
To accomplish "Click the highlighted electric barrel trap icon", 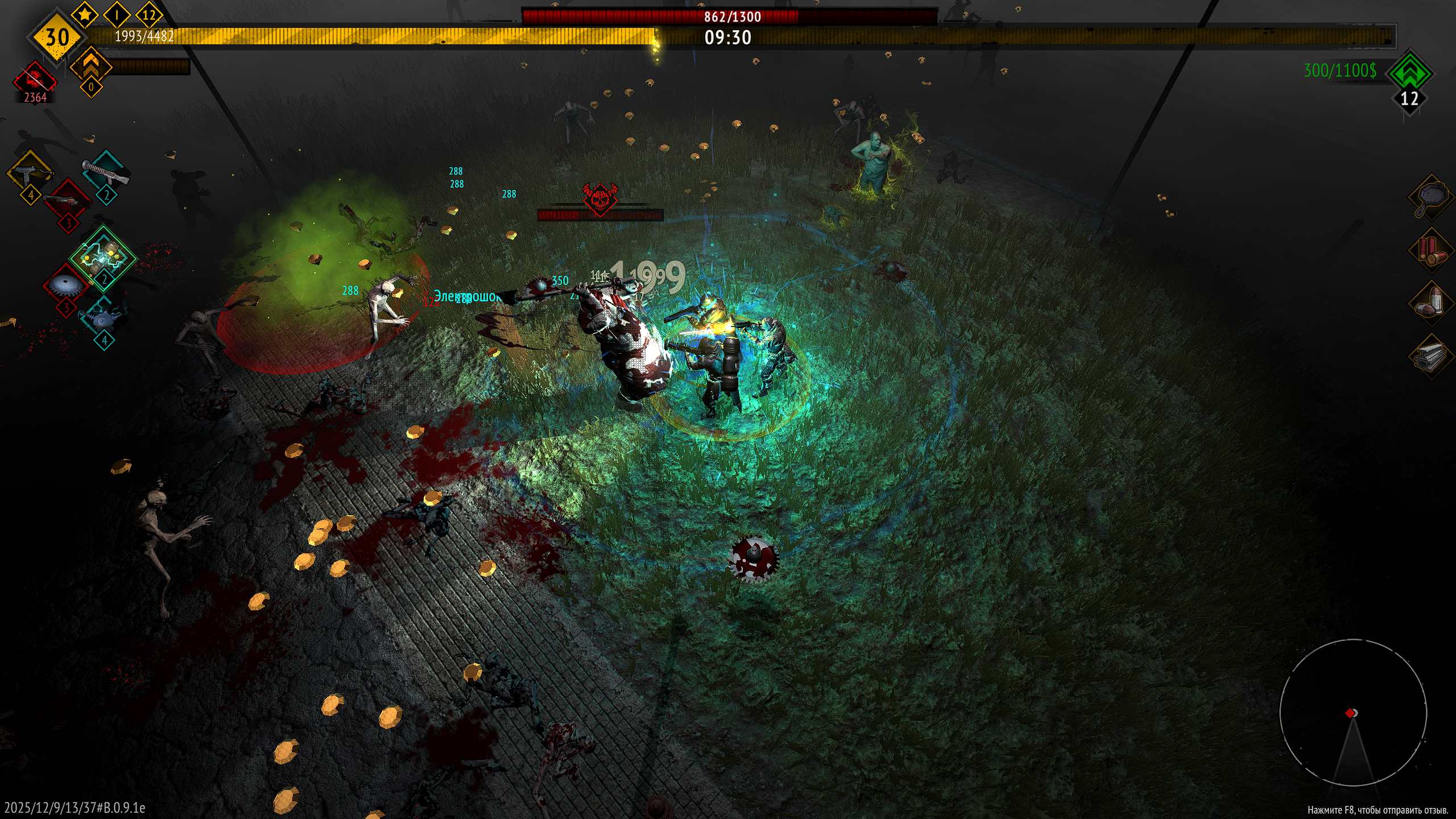I will [x=104, y=258].
